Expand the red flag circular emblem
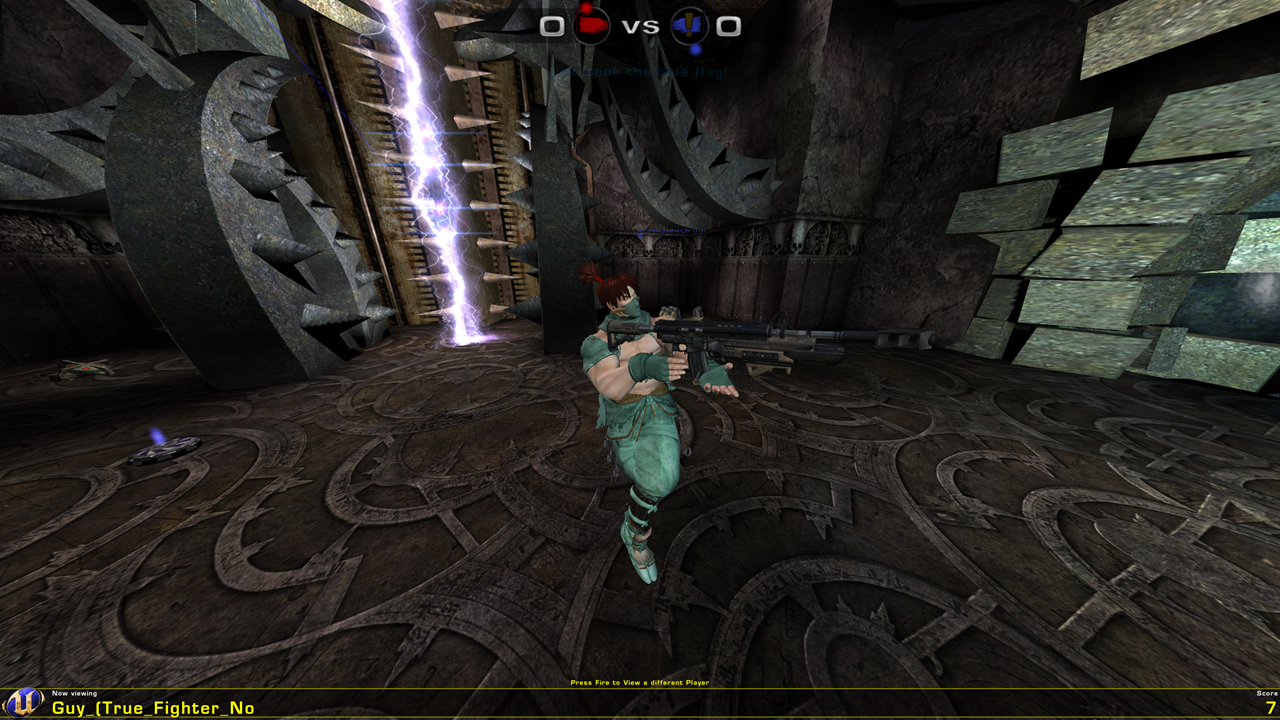 coord(592,25)
